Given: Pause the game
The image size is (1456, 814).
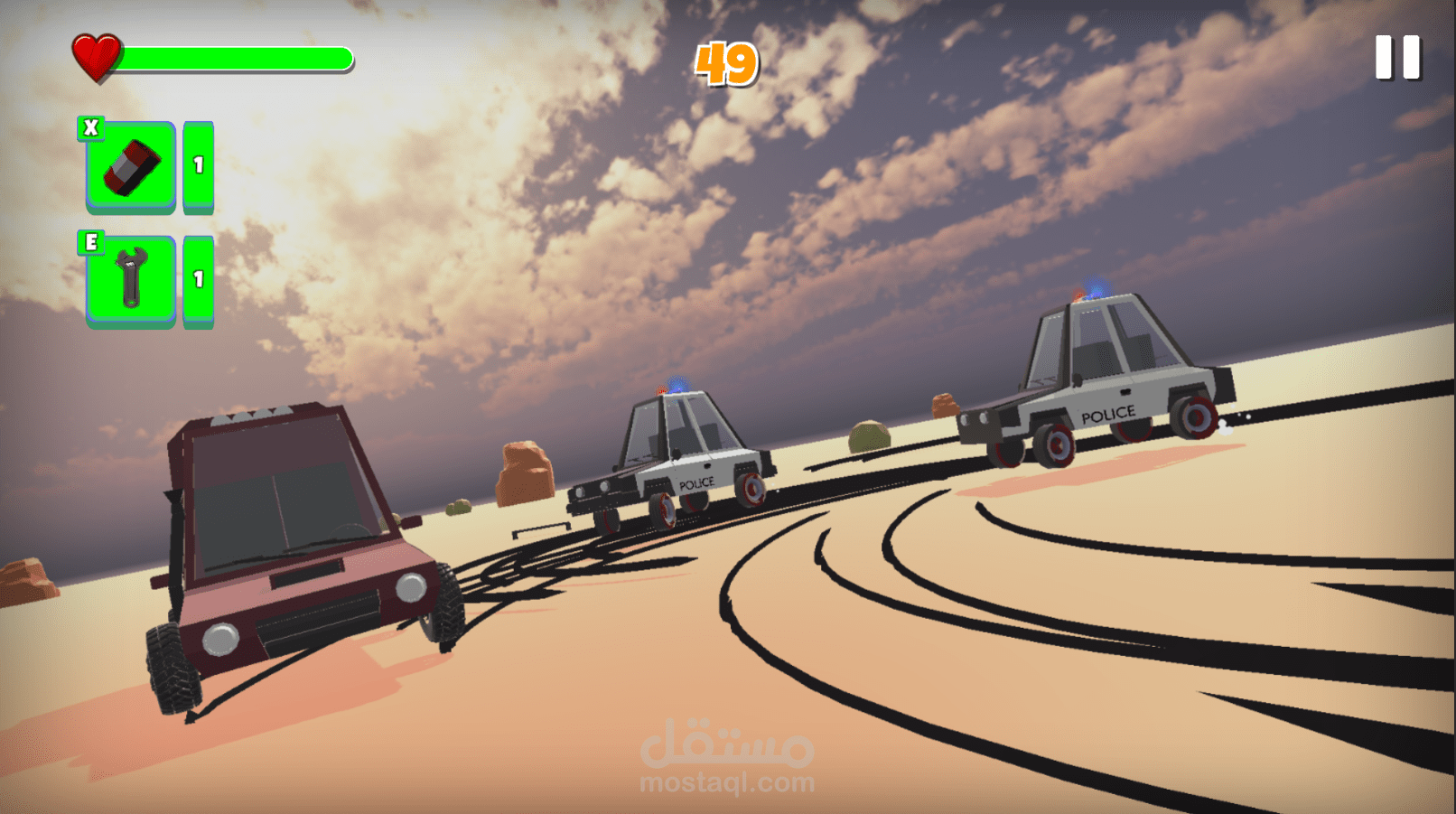Looking at the screenshot, I should click(1397, 58).
